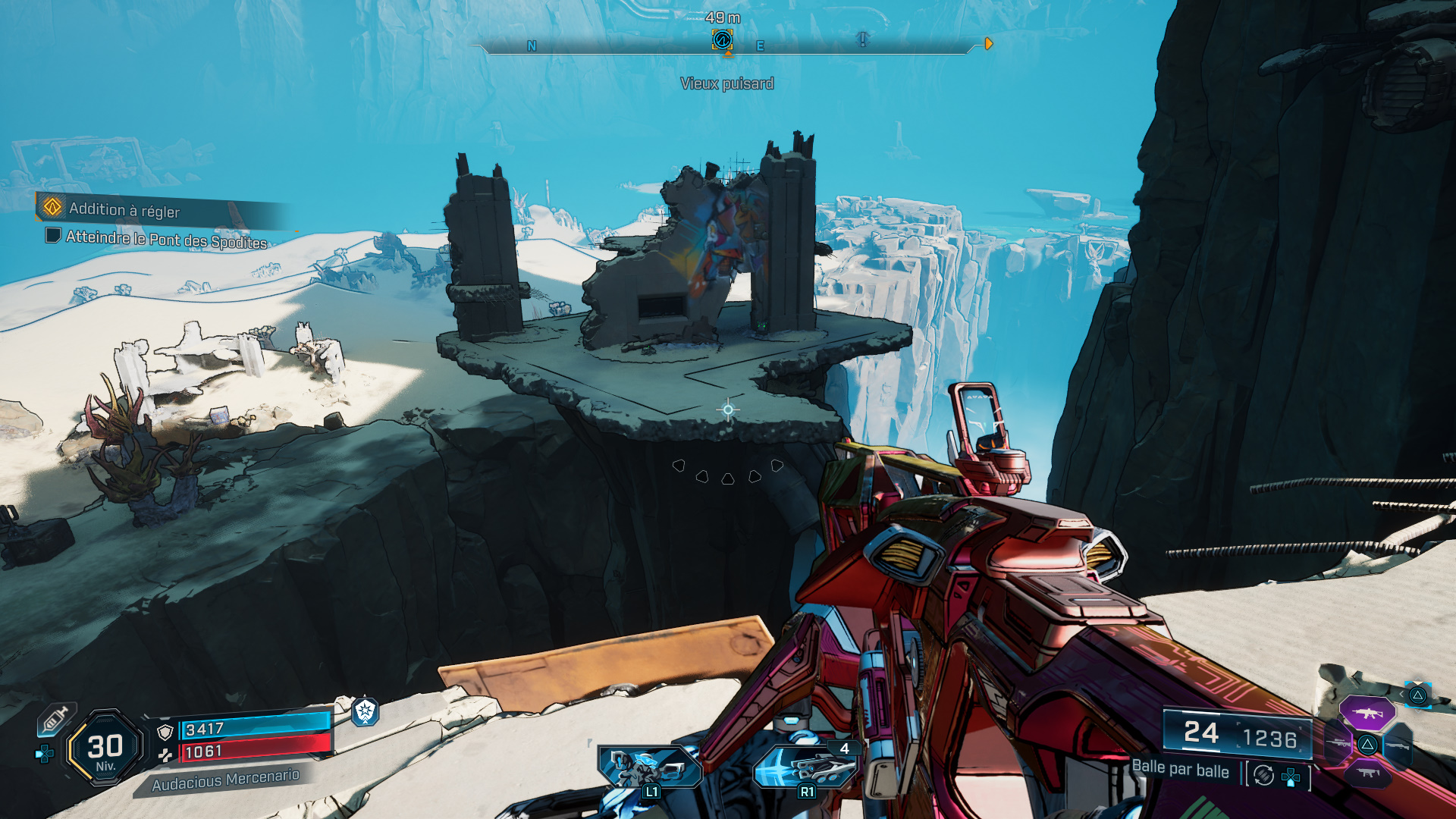Toggle the Balle par balle fire mode icon

[1263, 775]
